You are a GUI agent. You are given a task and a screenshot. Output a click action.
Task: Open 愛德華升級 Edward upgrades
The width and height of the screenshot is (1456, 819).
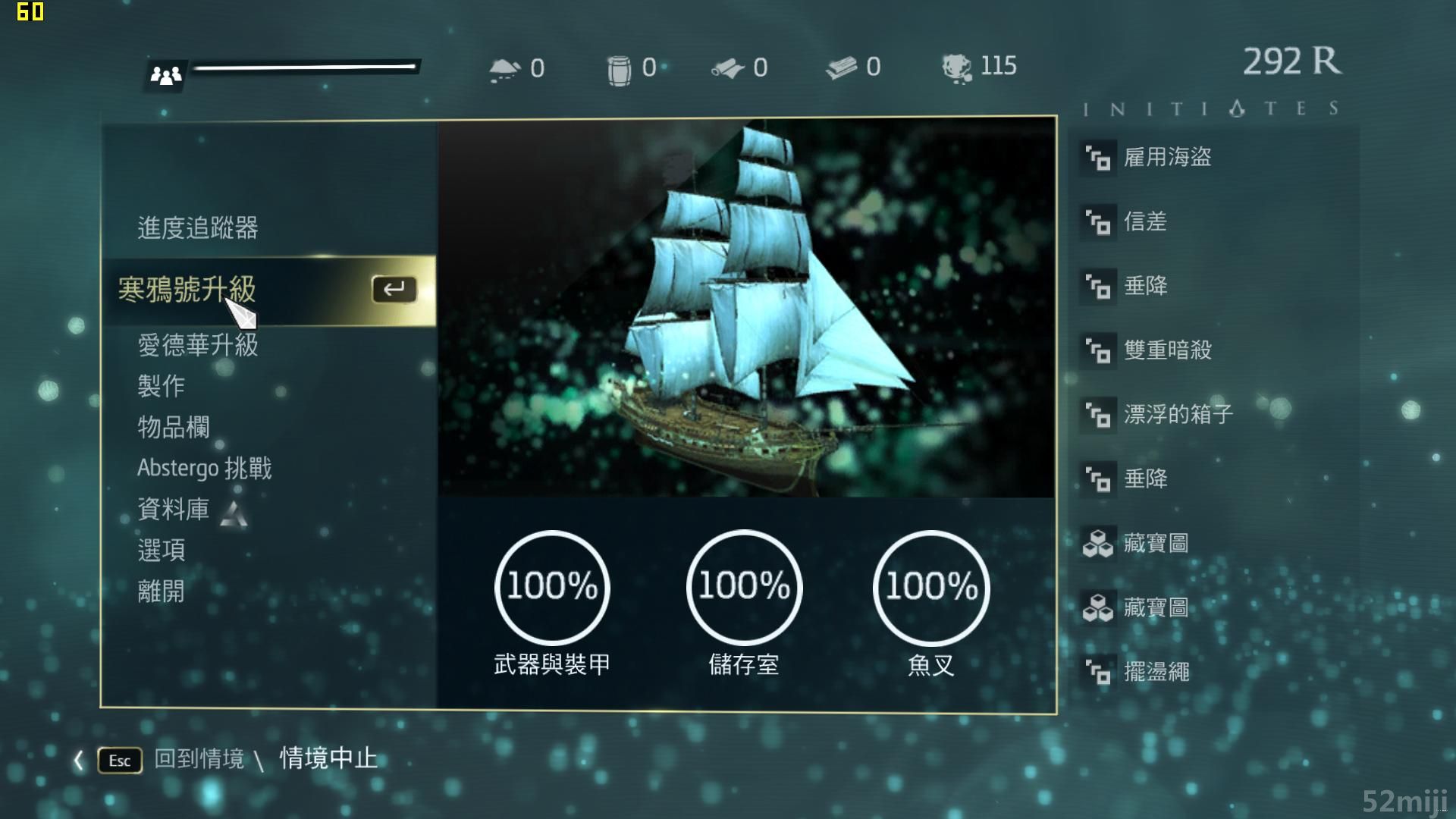[197, 345]
